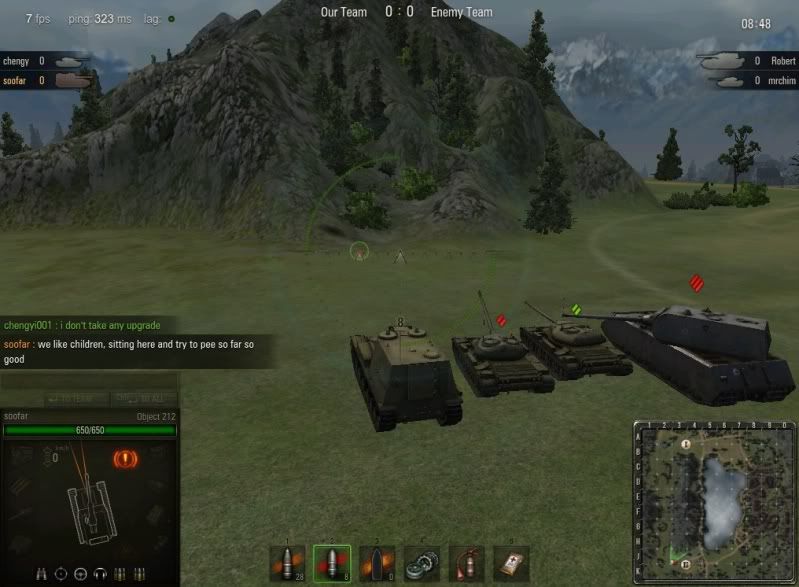Click the headphones radio operator icon
Screen dimensions: 799x587
point(100,574)
